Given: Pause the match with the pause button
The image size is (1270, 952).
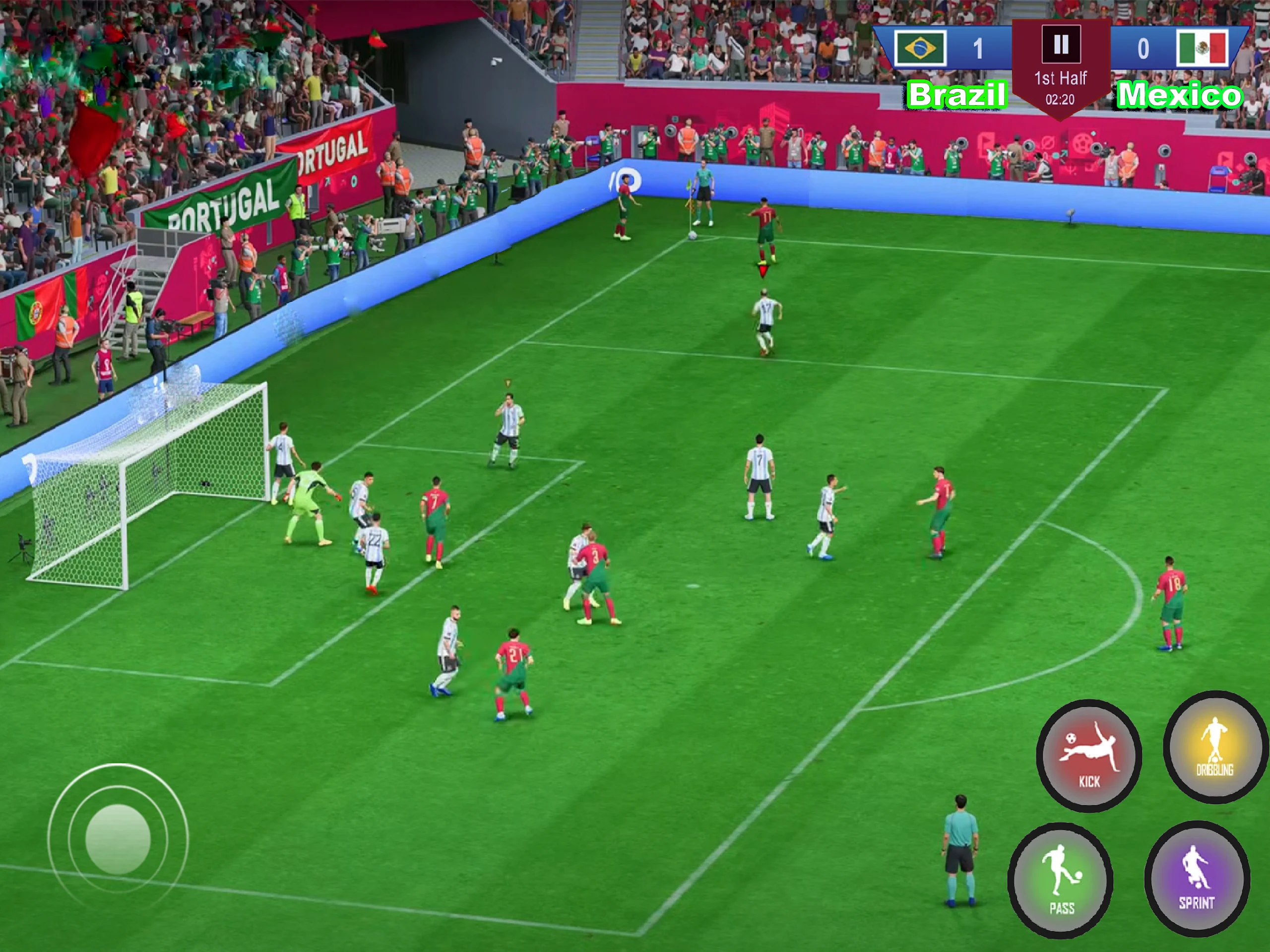Looking at the screenshot, I should click(x=1061, y=44).
